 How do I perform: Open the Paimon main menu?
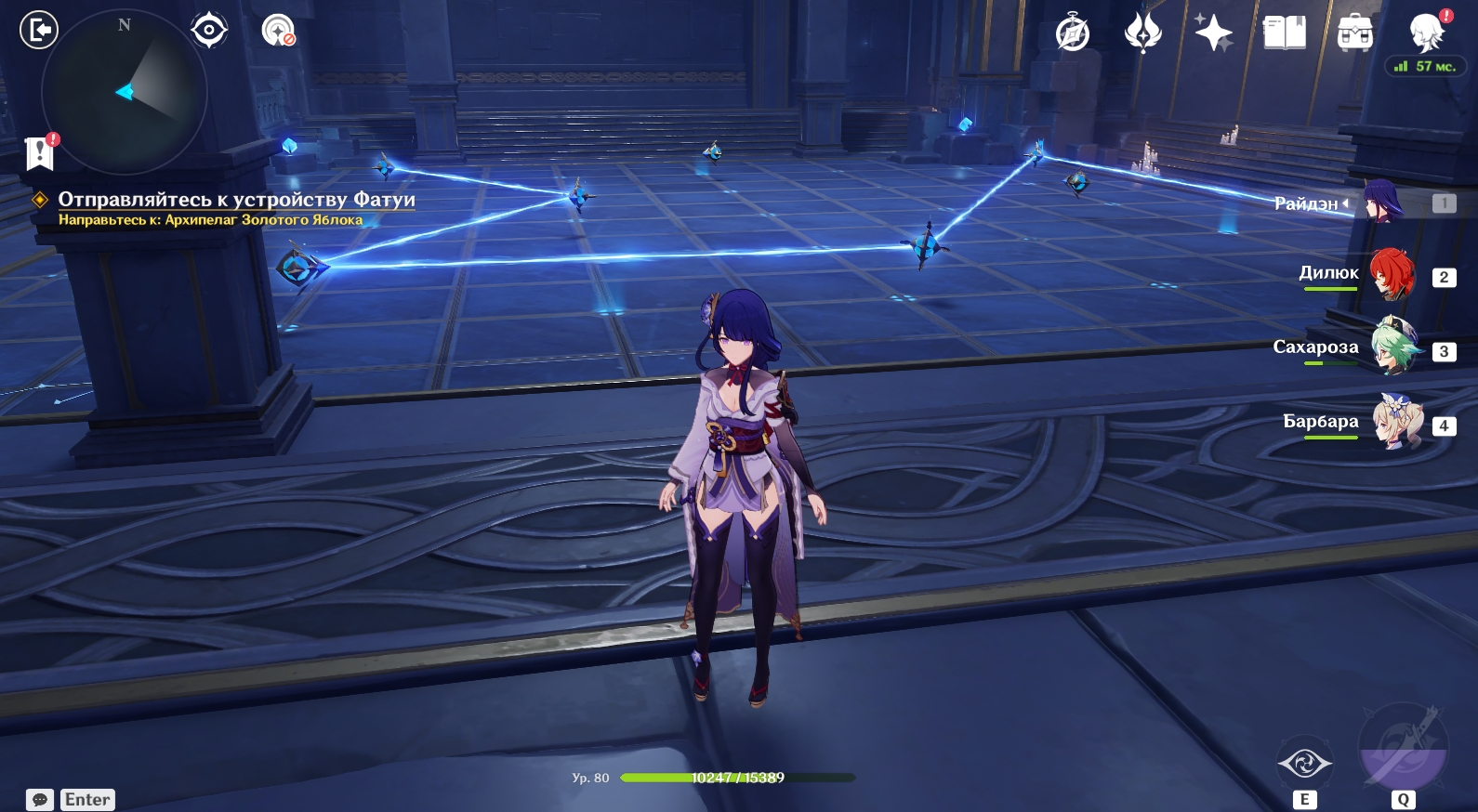[x=1426, y=33]
